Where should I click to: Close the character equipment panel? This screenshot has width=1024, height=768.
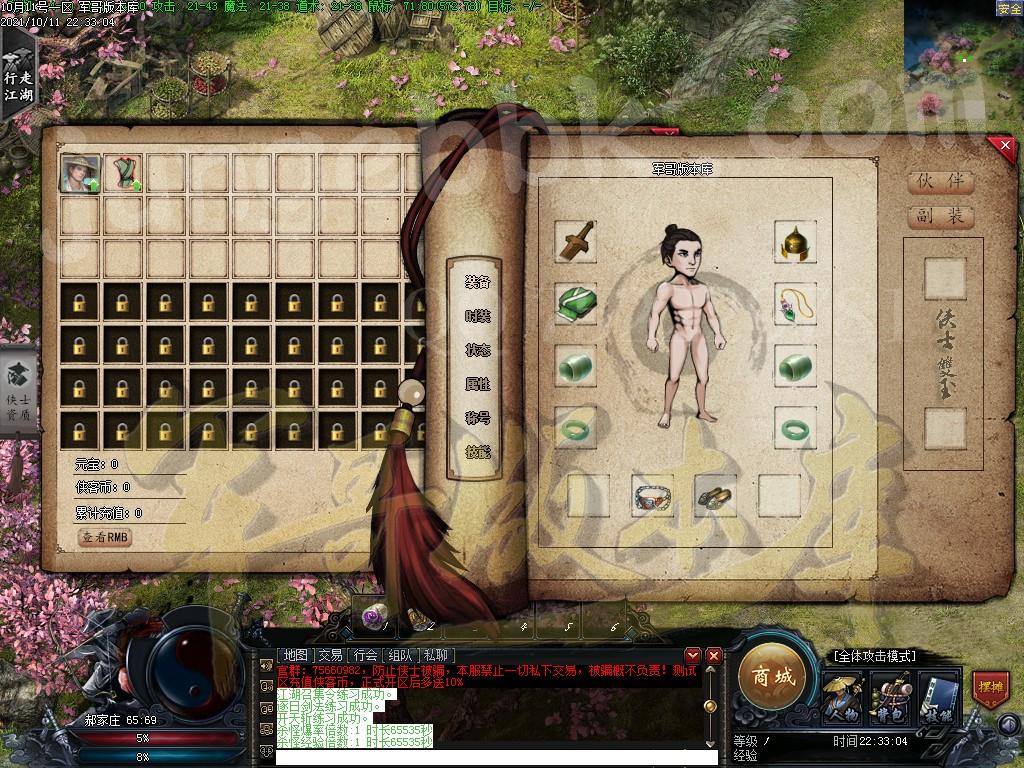(1004, 147)
